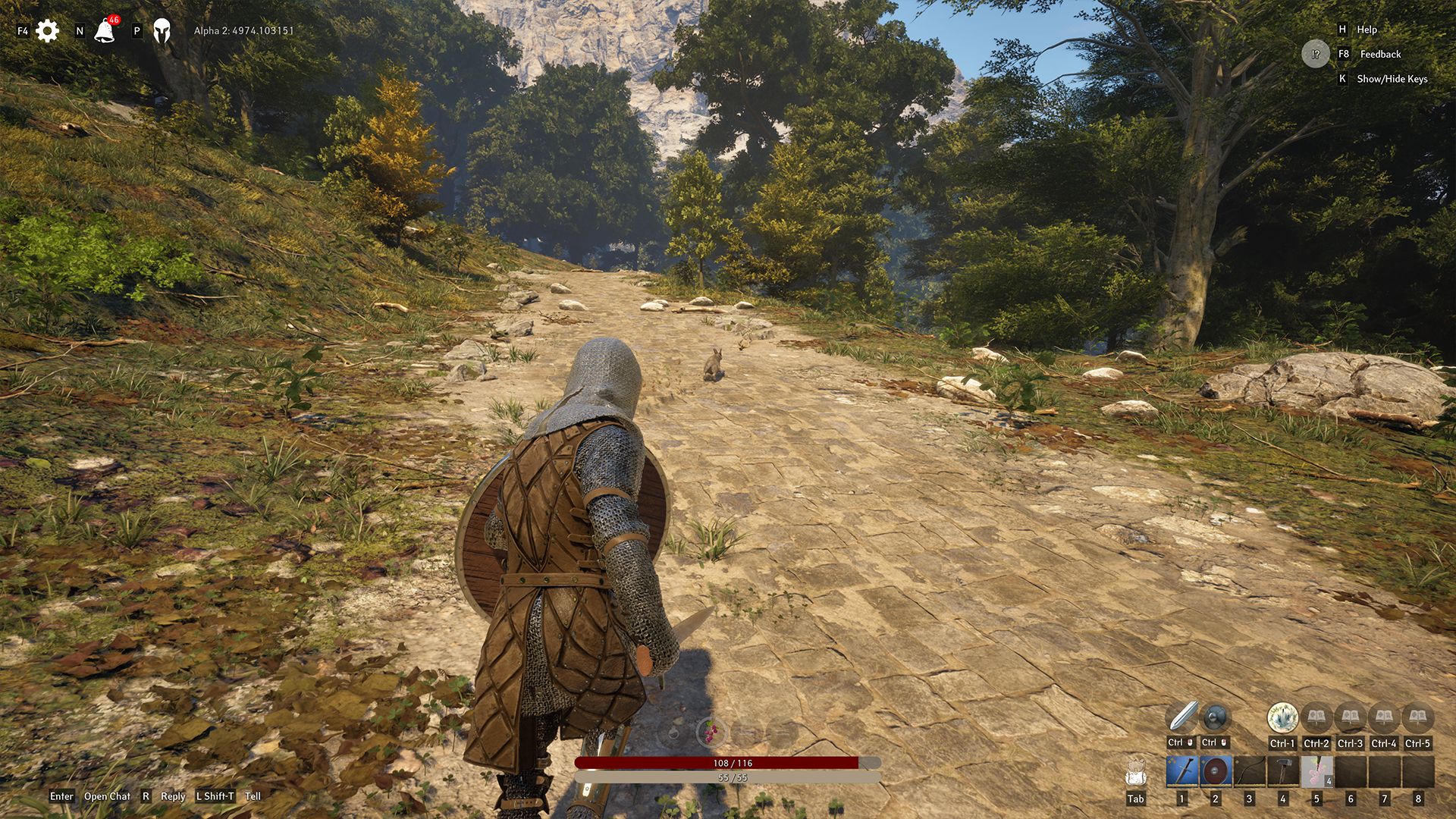Trigger the blue crystal wreath ability

tap(1282, 717)
